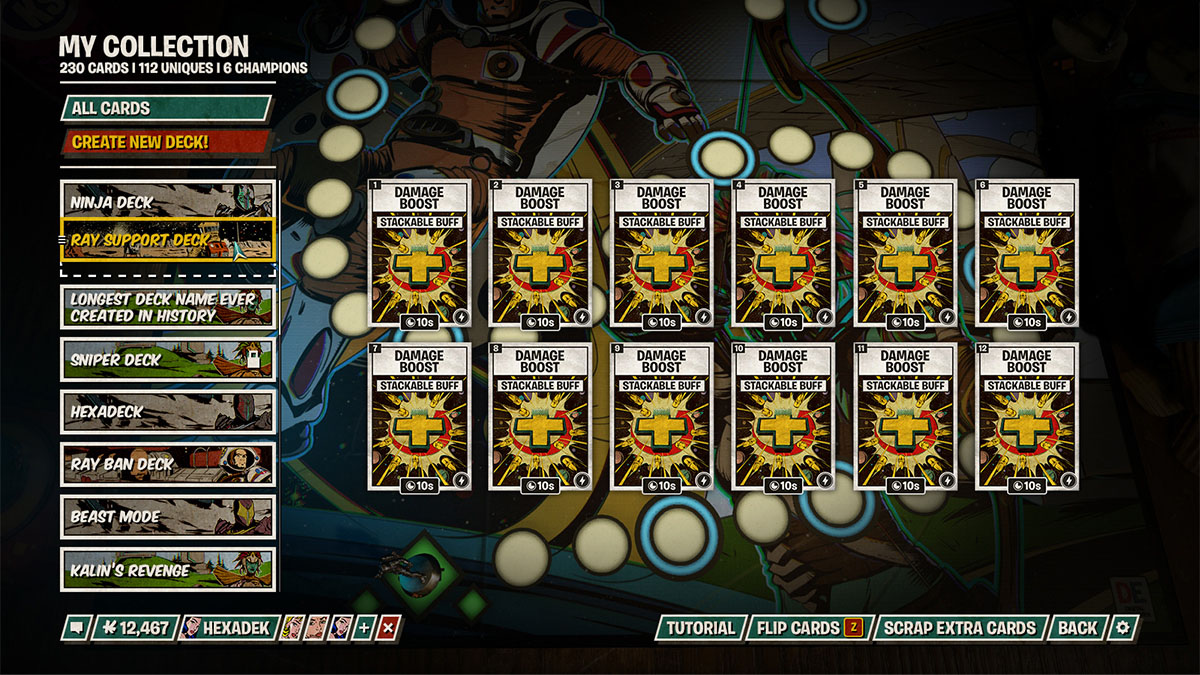Open the chat speech bubble
1200x675 pixels.
pyautogui.click(x=76, y=628)
